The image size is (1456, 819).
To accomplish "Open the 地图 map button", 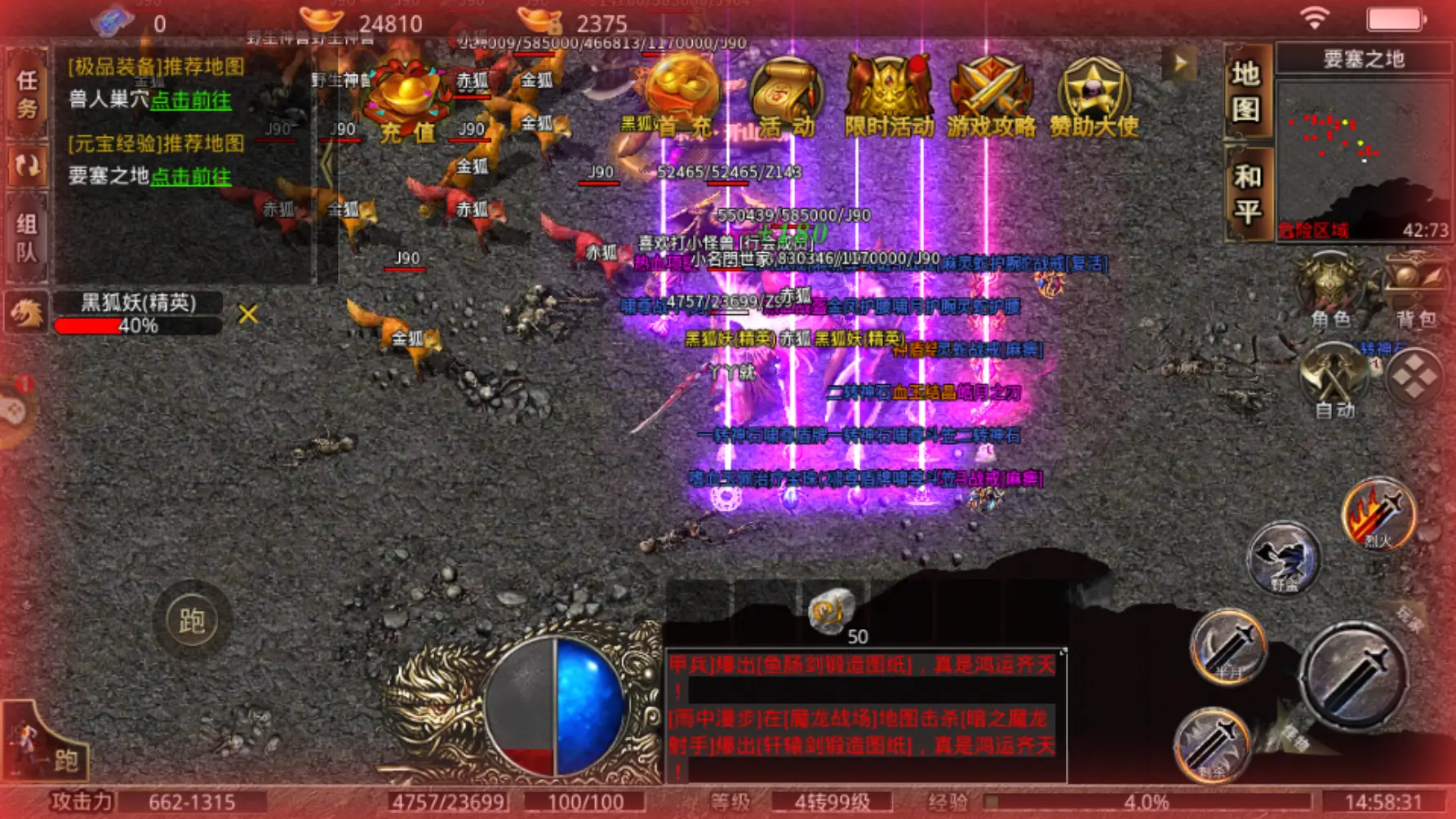I will pos(1246,91).
